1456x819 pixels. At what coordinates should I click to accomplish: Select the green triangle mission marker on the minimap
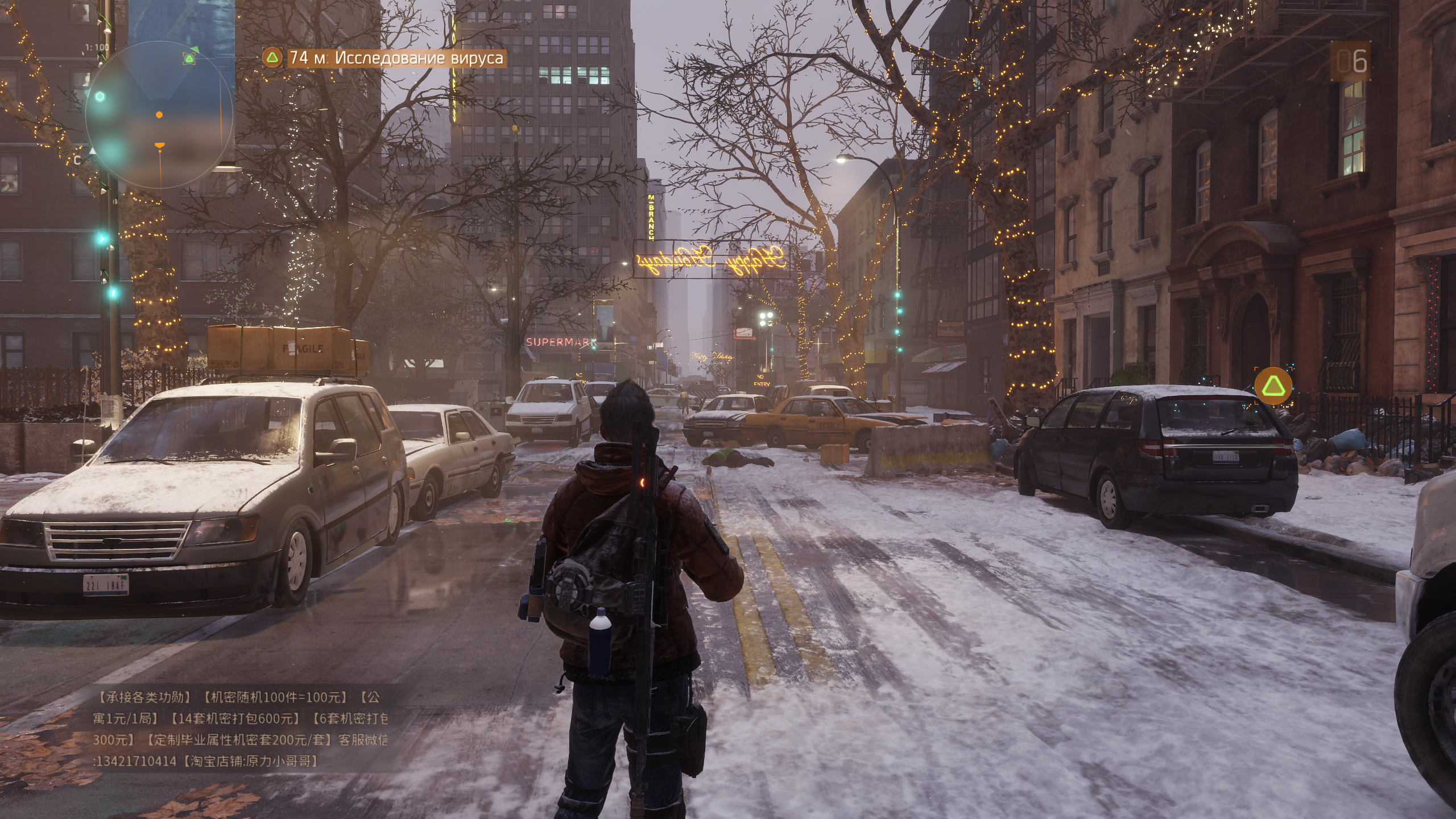(189, 58)
